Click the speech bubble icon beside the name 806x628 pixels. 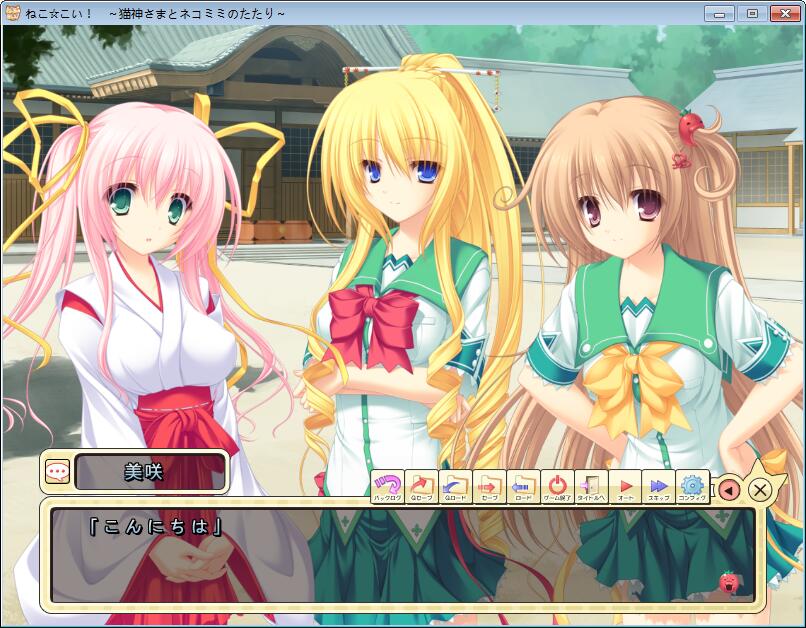tap(57, 471)
